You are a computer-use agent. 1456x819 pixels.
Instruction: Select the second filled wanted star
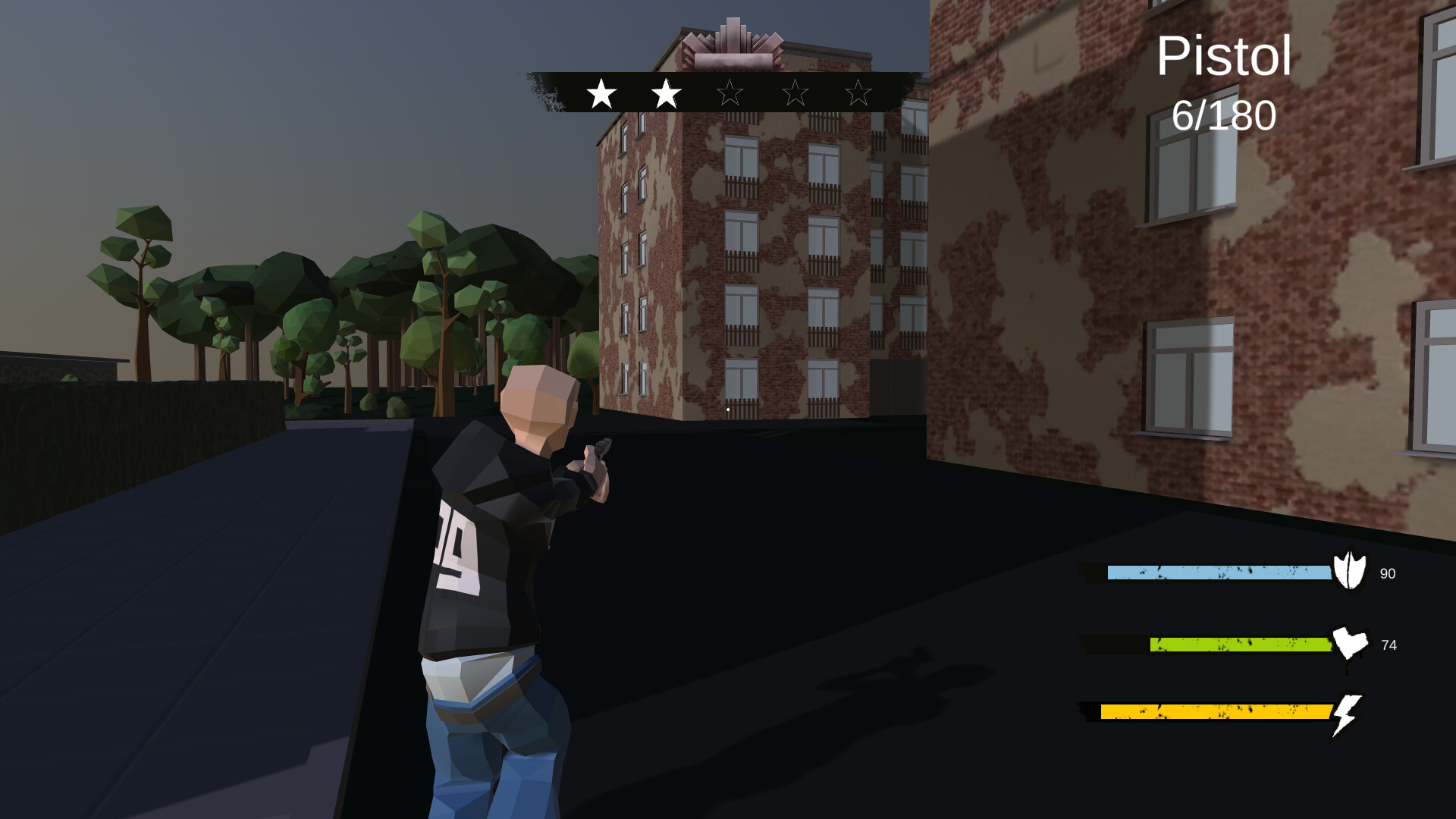[666, 94]
